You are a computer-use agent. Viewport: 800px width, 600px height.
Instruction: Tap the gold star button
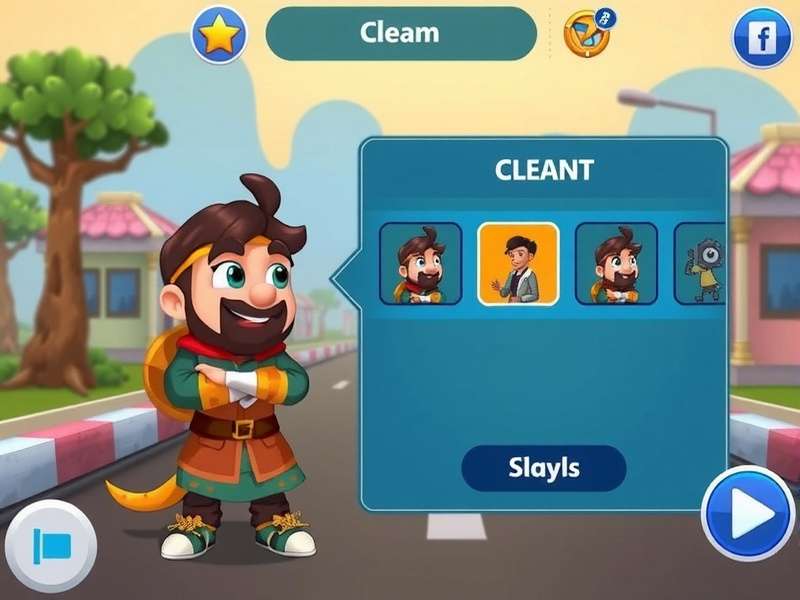point(219,35)
